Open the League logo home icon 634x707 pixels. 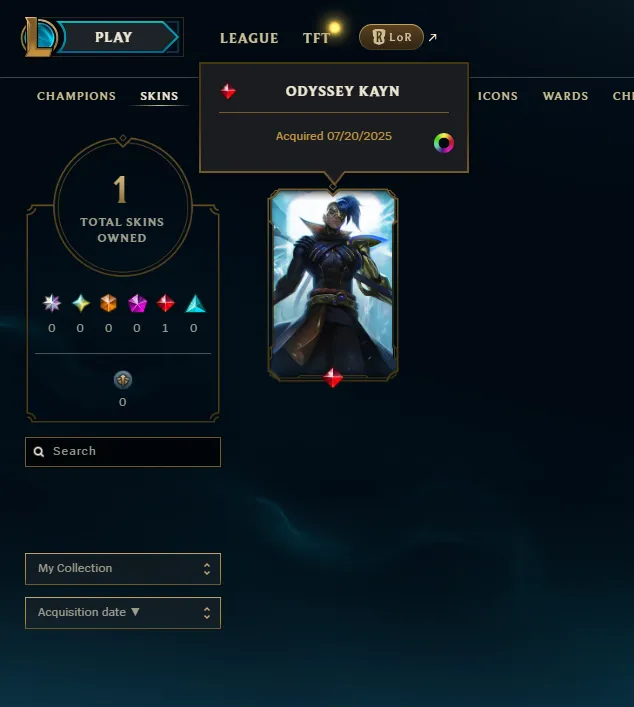(x=38, y=37)
